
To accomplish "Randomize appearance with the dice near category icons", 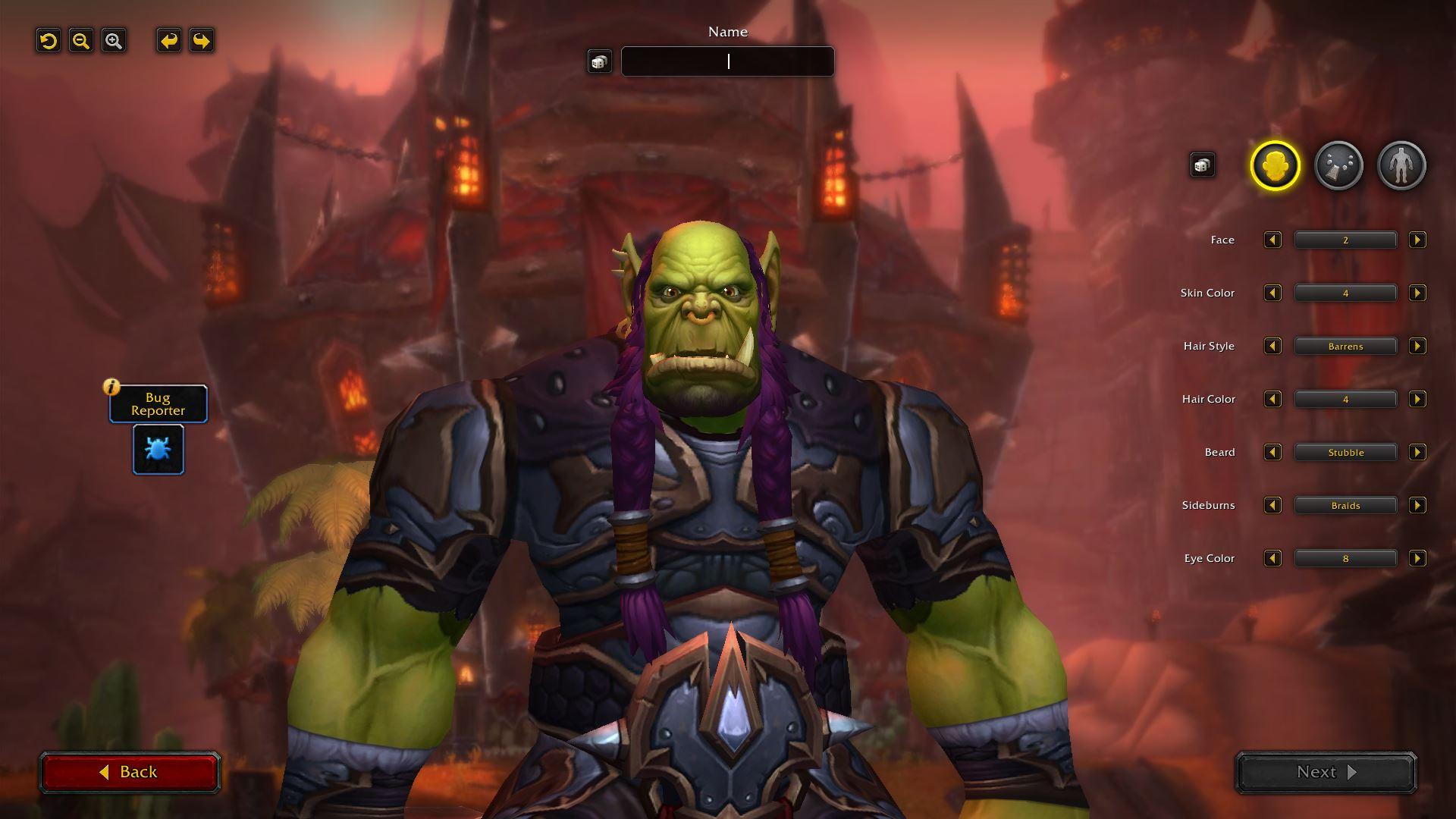I will point(1202,165).
